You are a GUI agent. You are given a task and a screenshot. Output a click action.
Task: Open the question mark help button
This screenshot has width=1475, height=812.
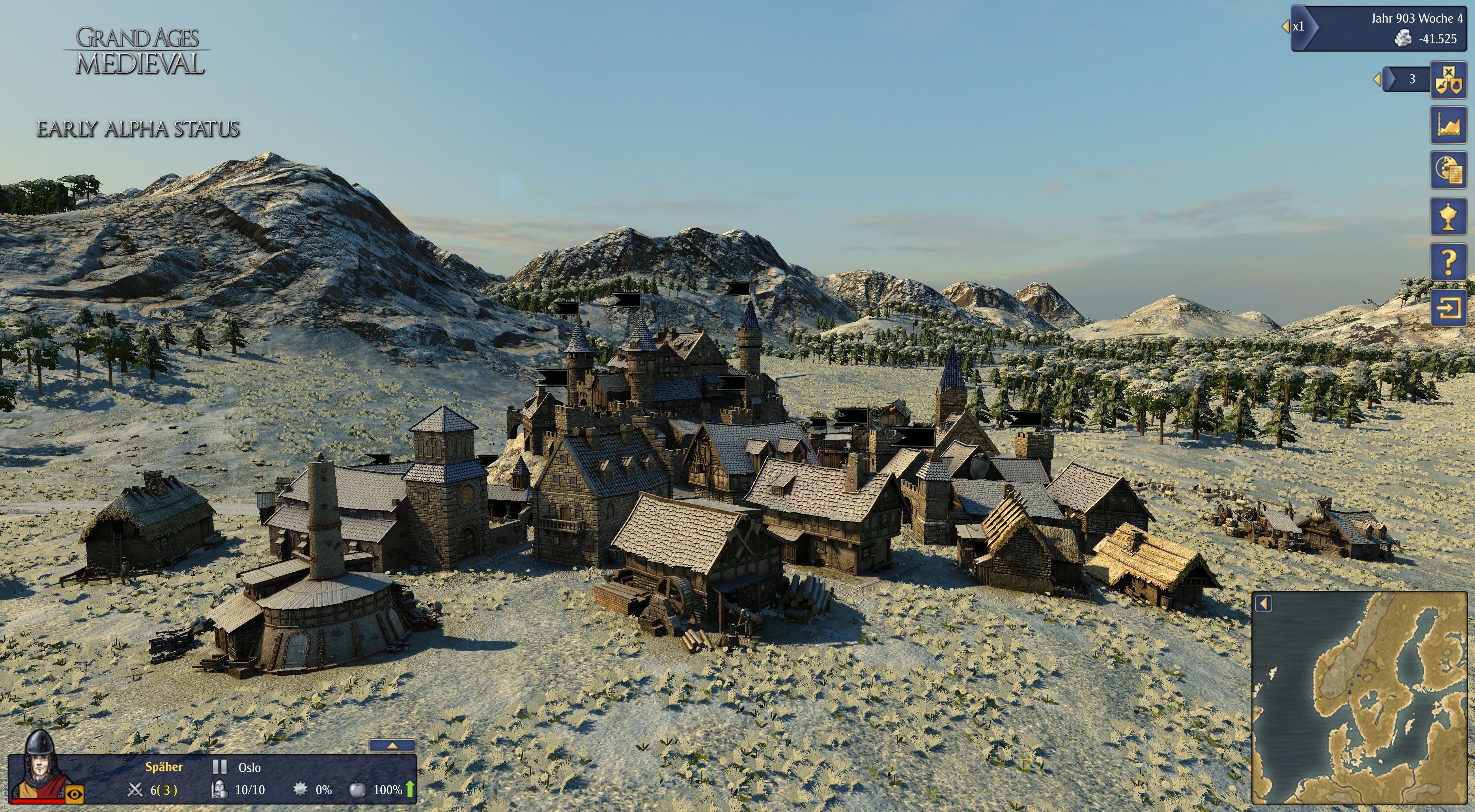1448,262
